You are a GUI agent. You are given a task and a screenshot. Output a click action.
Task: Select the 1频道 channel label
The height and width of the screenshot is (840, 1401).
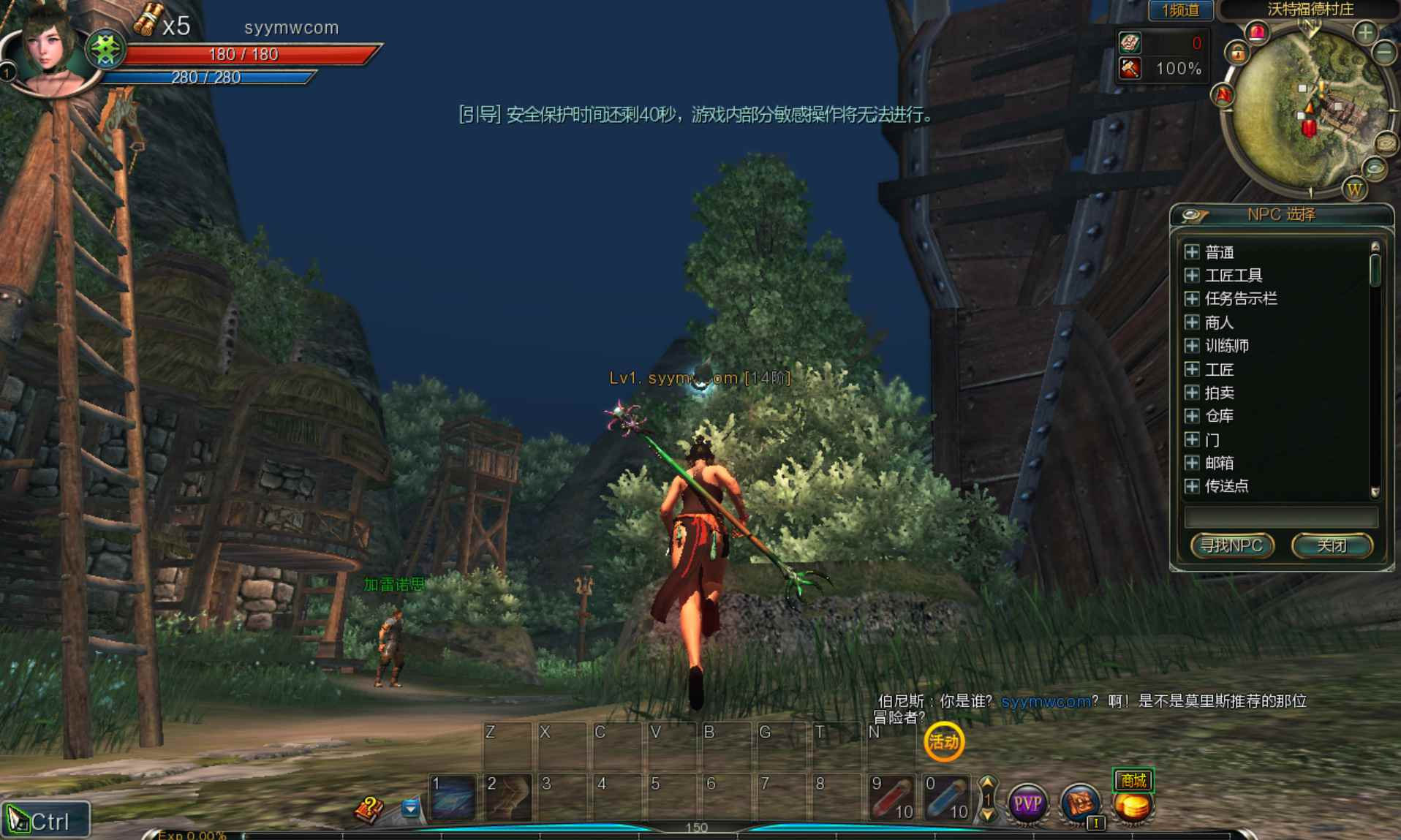(1180, 11)
